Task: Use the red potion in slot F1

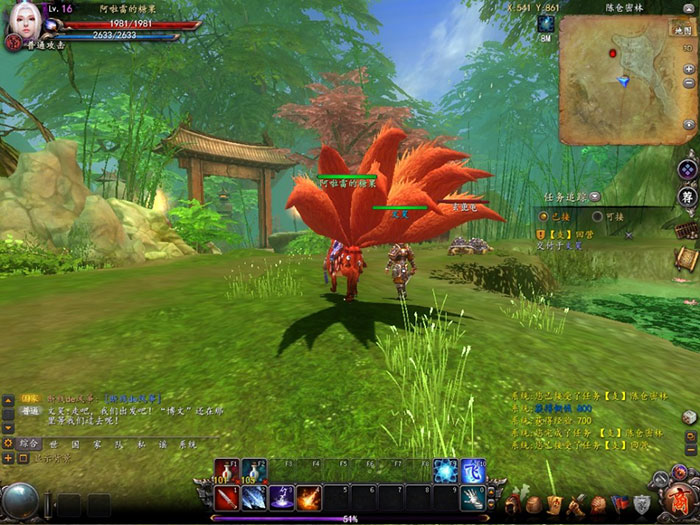Action: tap(226, 471)
